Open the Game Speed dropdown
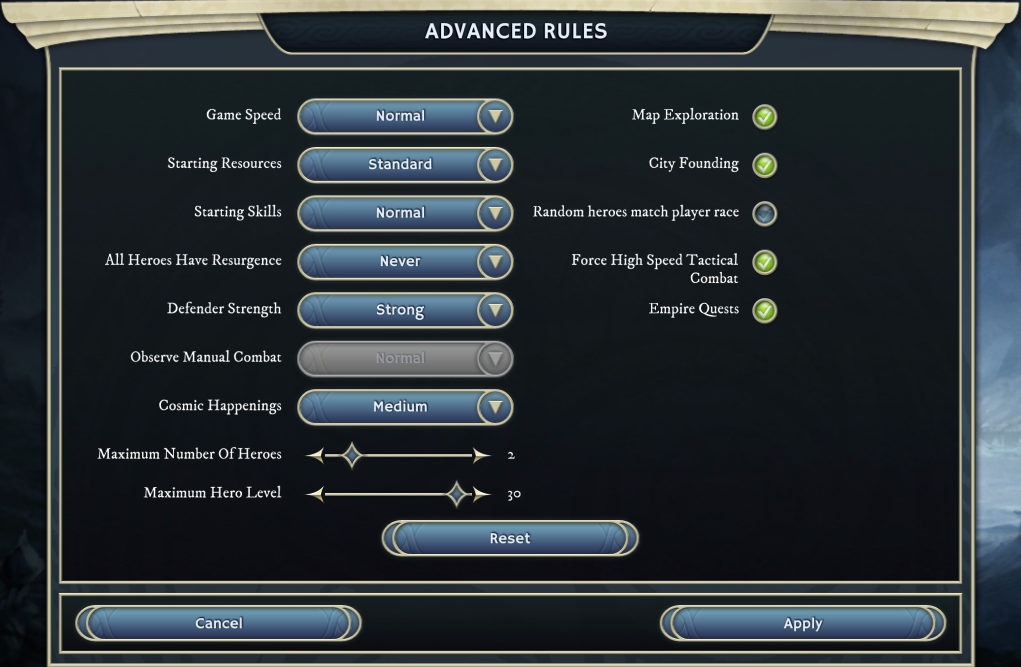The image size is (1021, 667). point(405,116)
